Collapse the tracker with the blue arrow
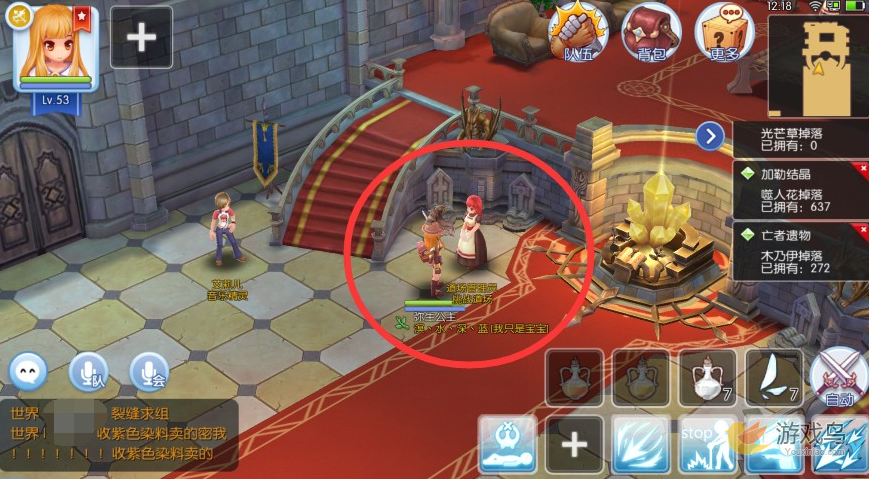Screen dimensions: 869x479 coord(710,136)
